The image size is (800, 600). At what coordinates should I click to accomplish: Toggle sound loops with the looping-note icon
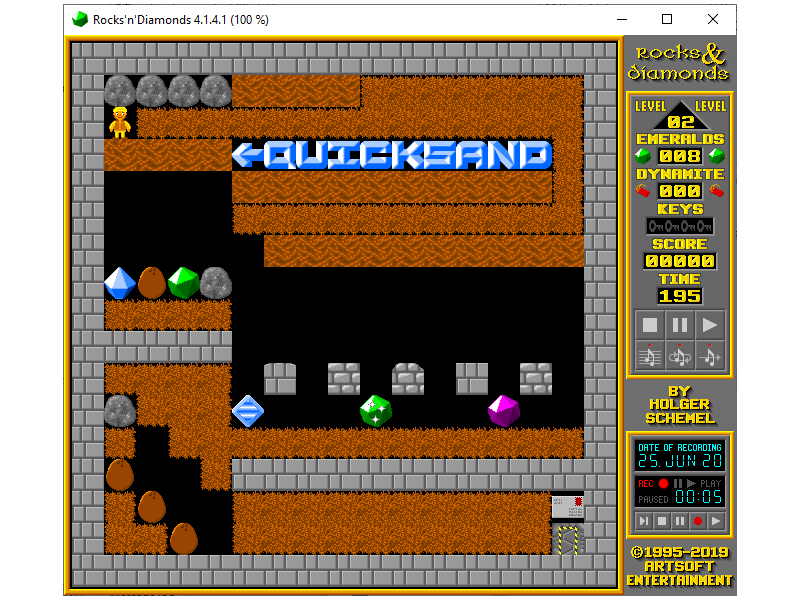[679, 354]
